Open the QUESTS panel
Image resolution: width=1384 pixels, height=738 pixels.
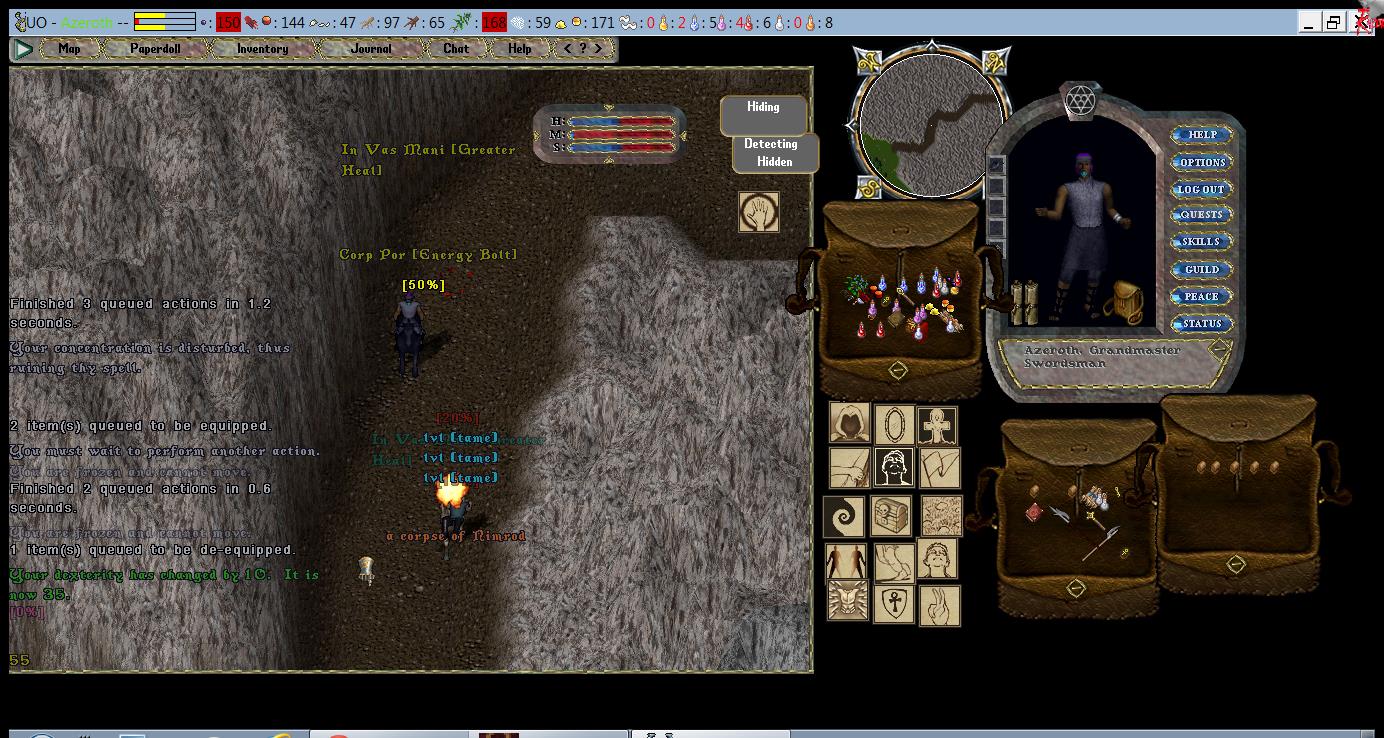[1201, 215]
